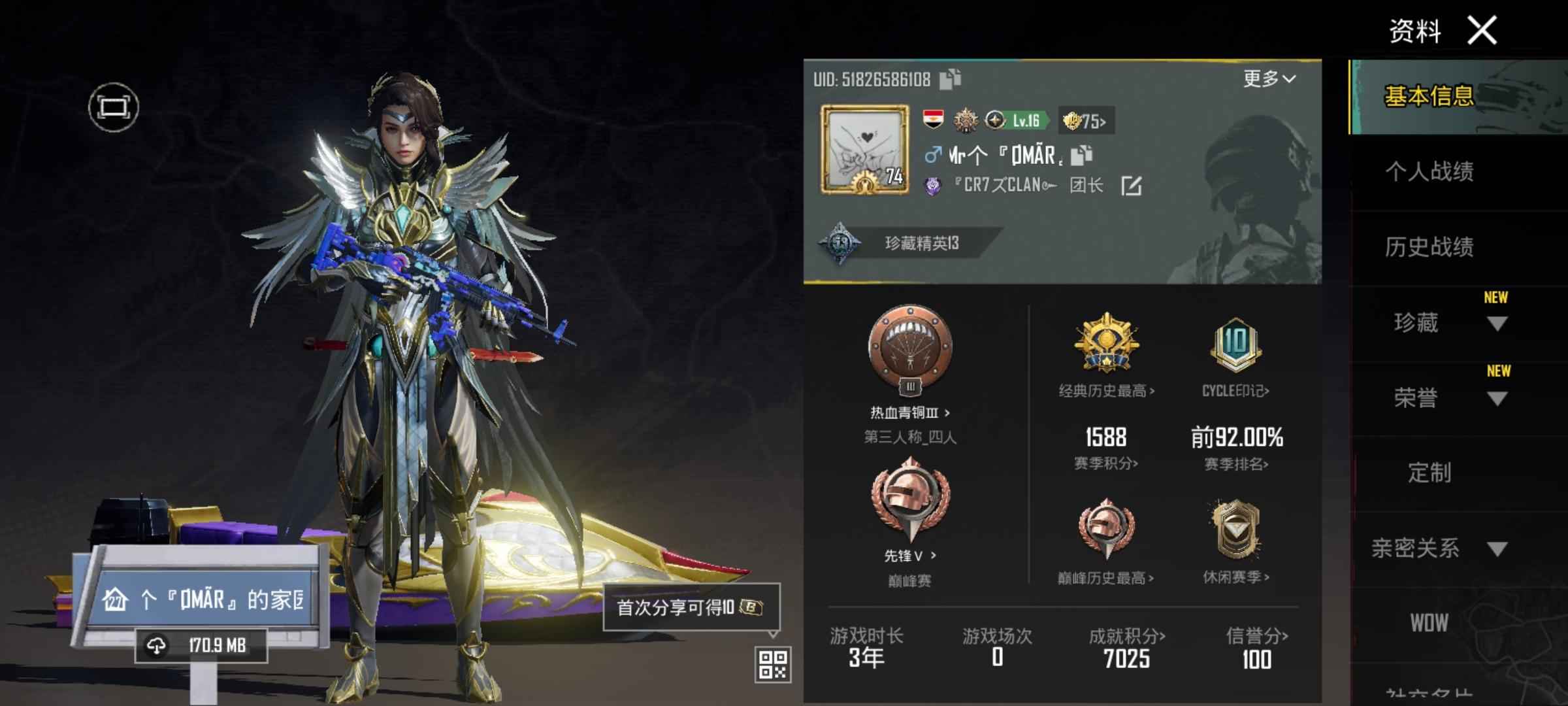
Task: Expand the 亲密关系 section
Action: pos(1496,548)
